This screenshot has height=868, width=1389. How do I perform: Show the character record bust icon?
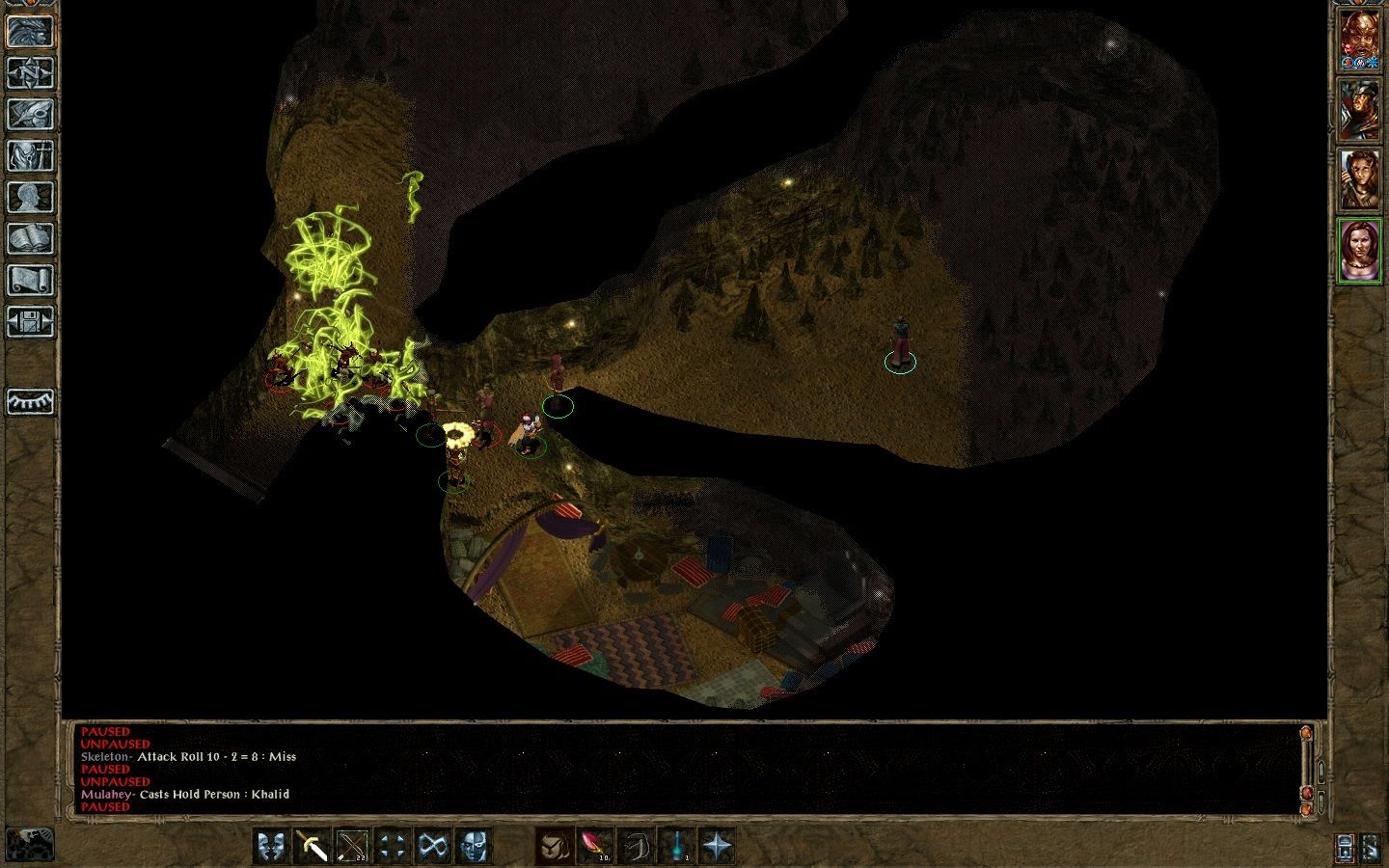(30, 197)
